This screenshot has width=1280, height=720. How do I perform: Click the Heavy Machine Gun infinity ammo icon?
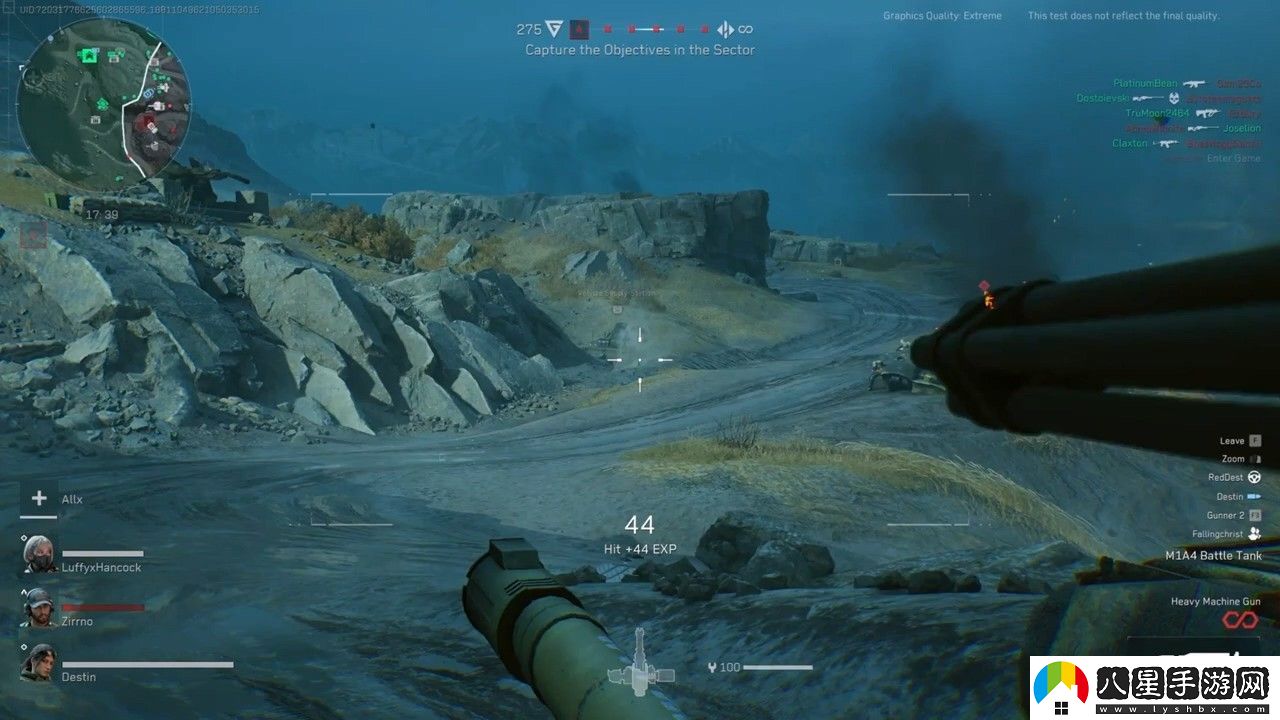coord(1240,621)
